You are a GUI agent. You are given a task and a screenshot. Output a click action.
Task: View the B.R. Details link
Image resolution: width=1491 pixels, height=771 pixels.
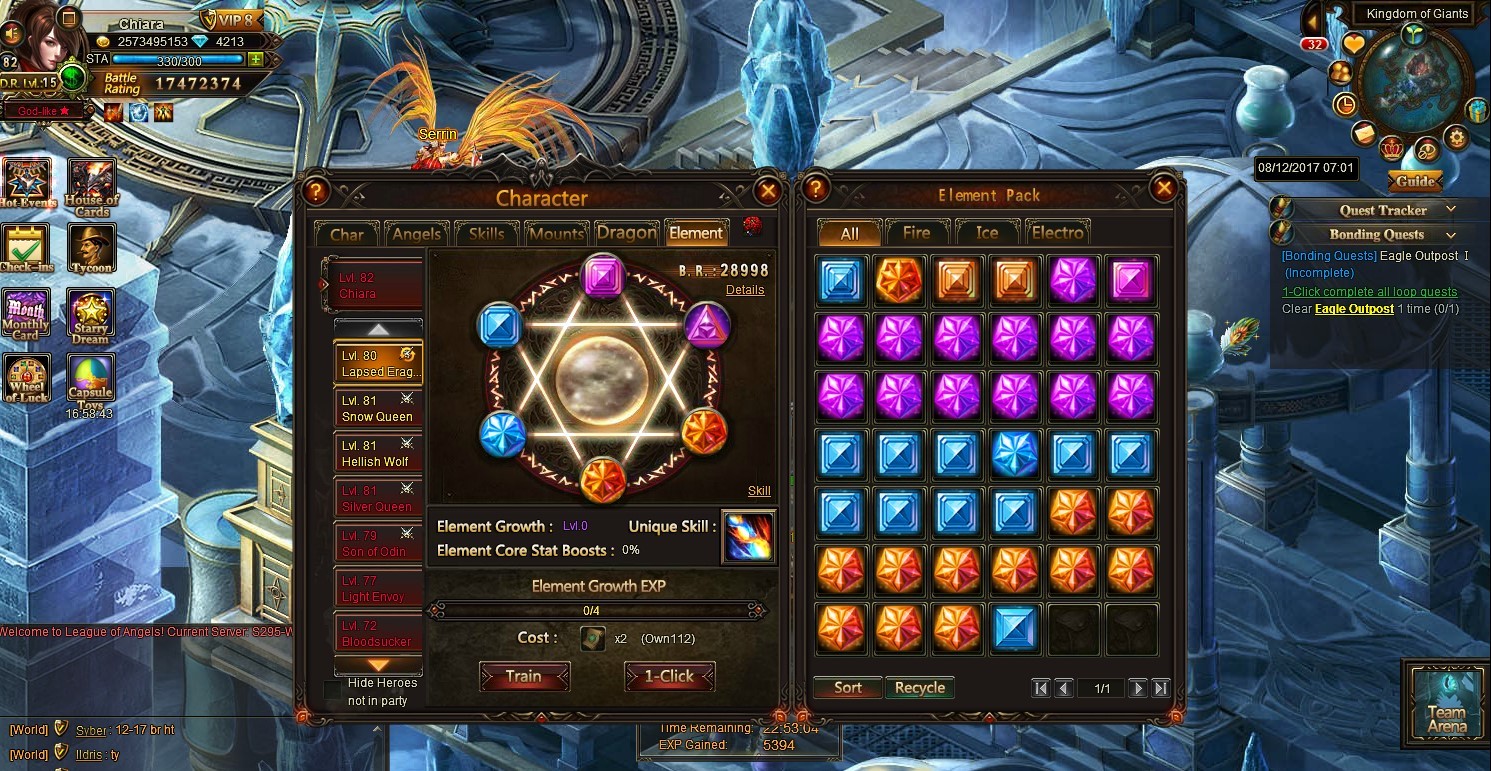point(745,290)
